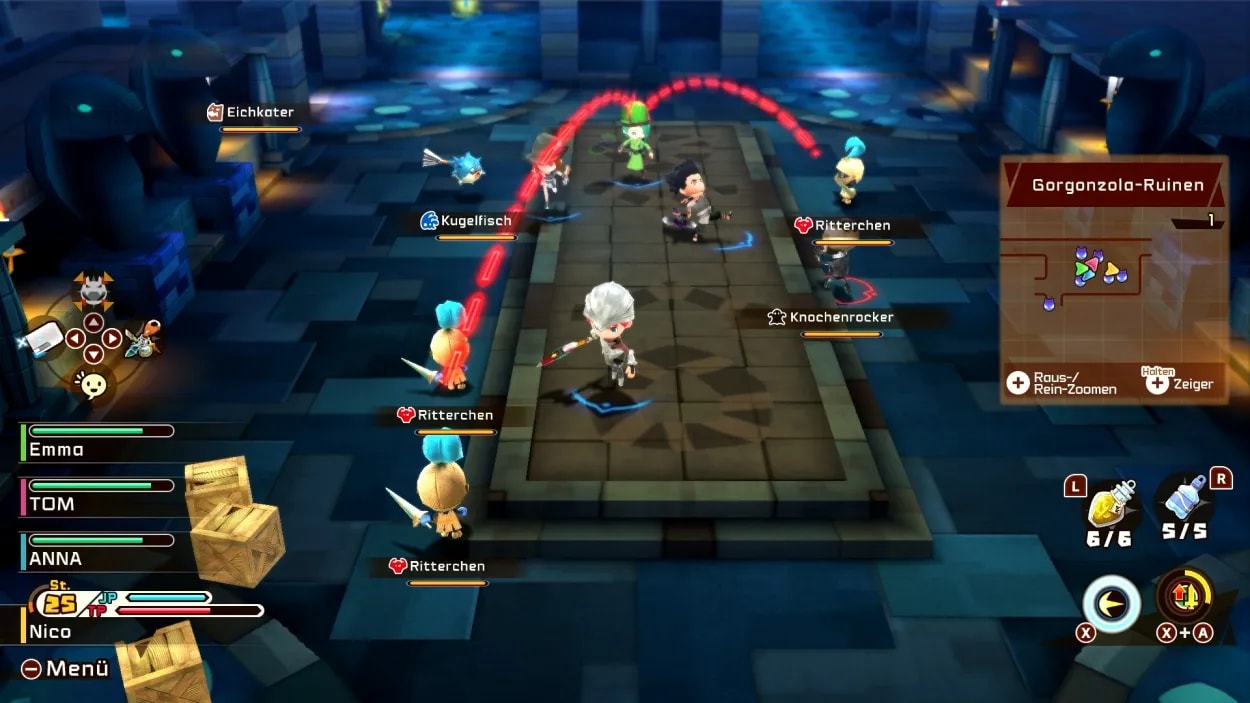
Task: Choose ANNA from the party list
Action: 56,558
